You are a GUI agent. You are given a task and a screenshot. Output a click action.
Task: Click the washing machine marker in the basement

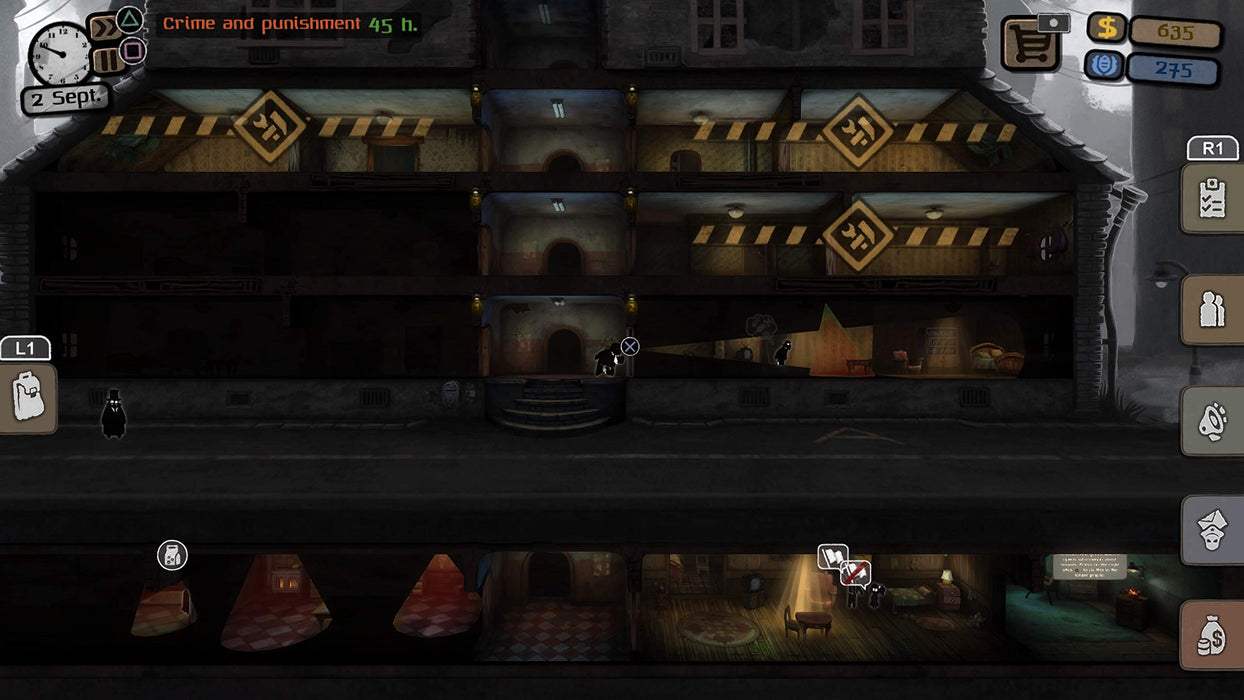(x=172, y=556)
